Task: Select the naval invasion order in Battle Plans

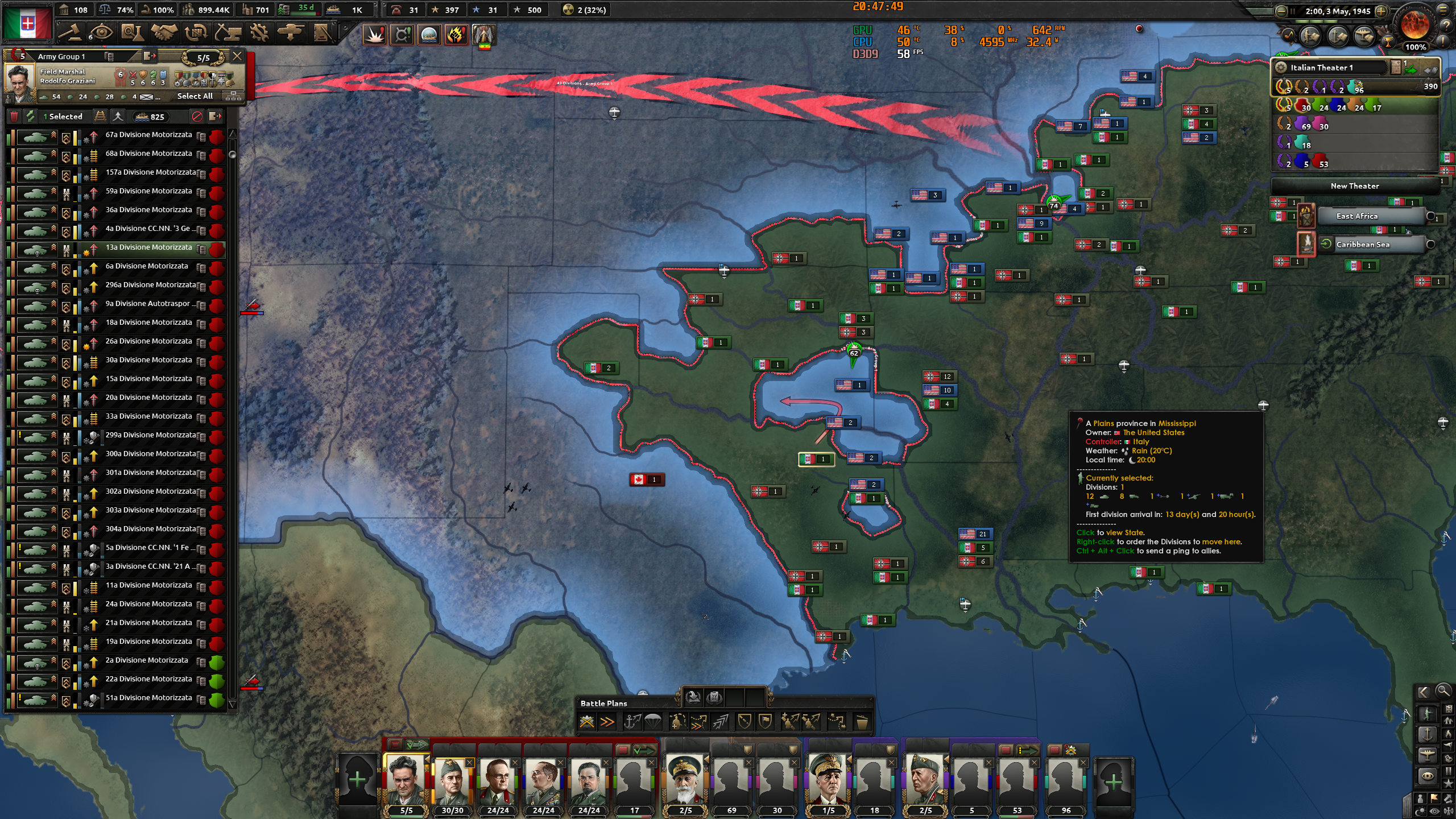Action: point(632,722)
